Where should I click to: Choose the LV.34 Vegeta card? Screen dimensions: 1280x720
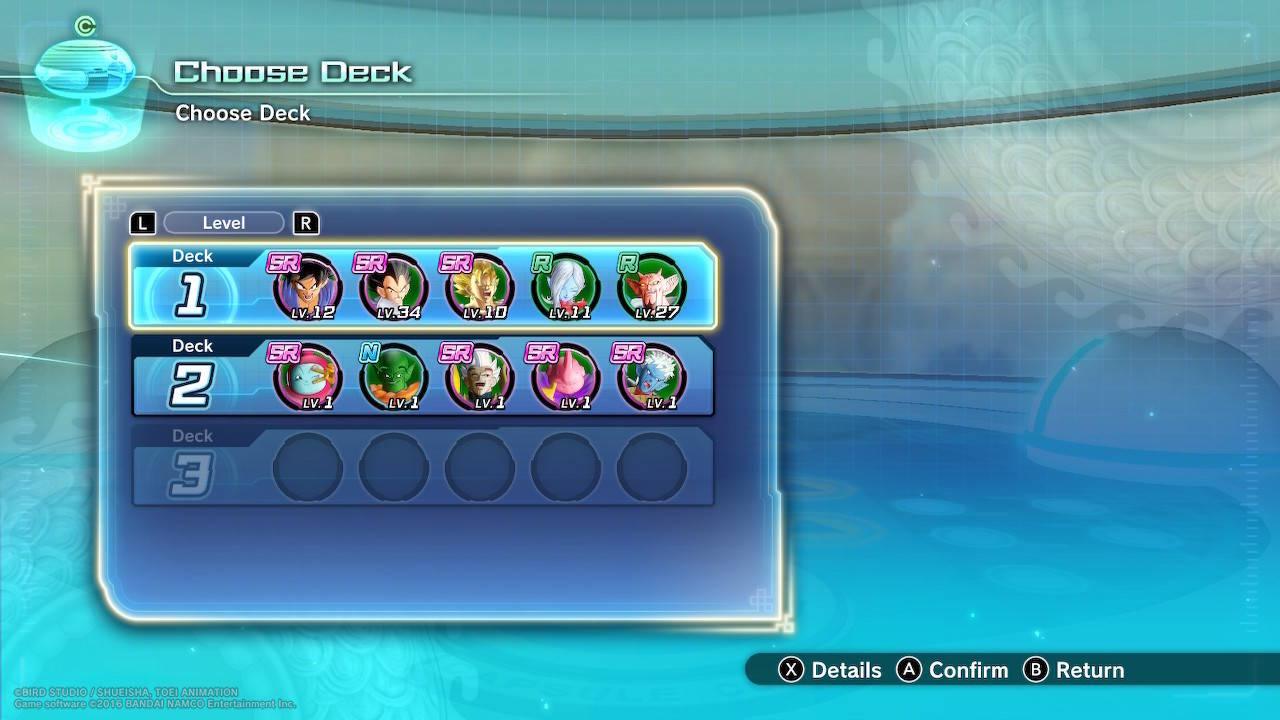(393, 288)
